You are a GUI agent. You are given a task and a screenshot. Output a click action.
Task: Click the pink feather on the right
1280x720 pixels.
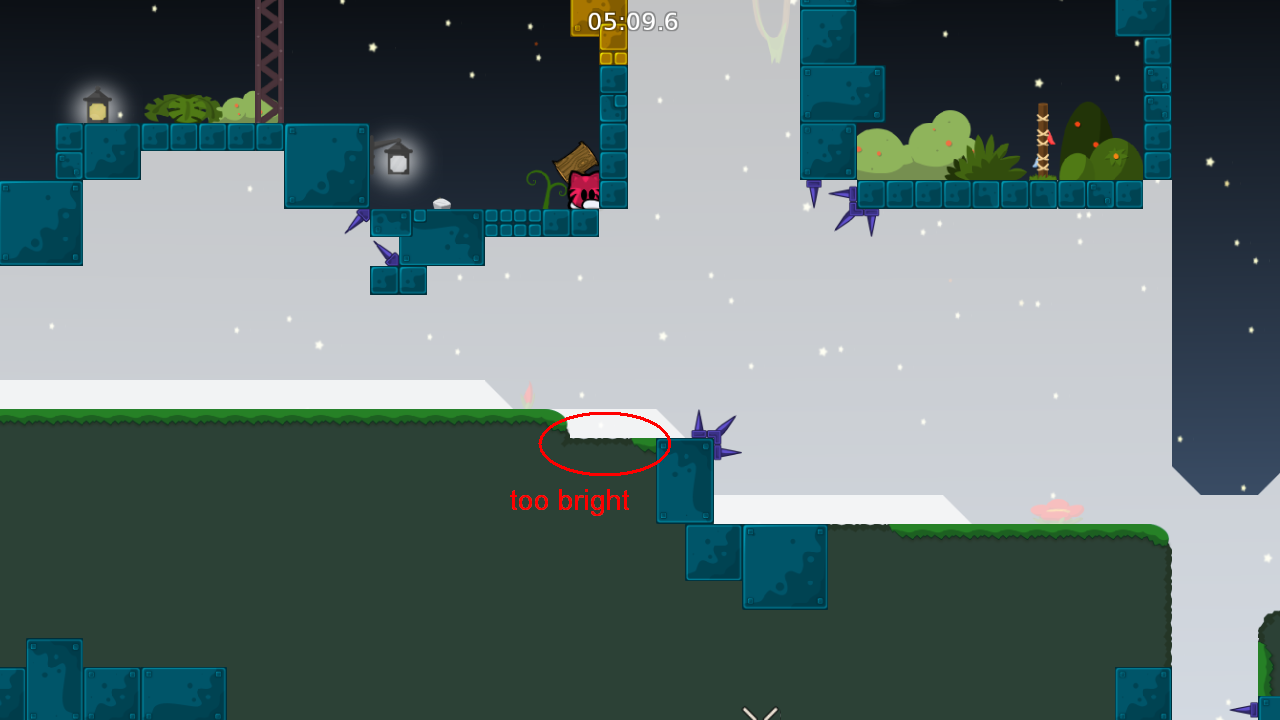1056,510
